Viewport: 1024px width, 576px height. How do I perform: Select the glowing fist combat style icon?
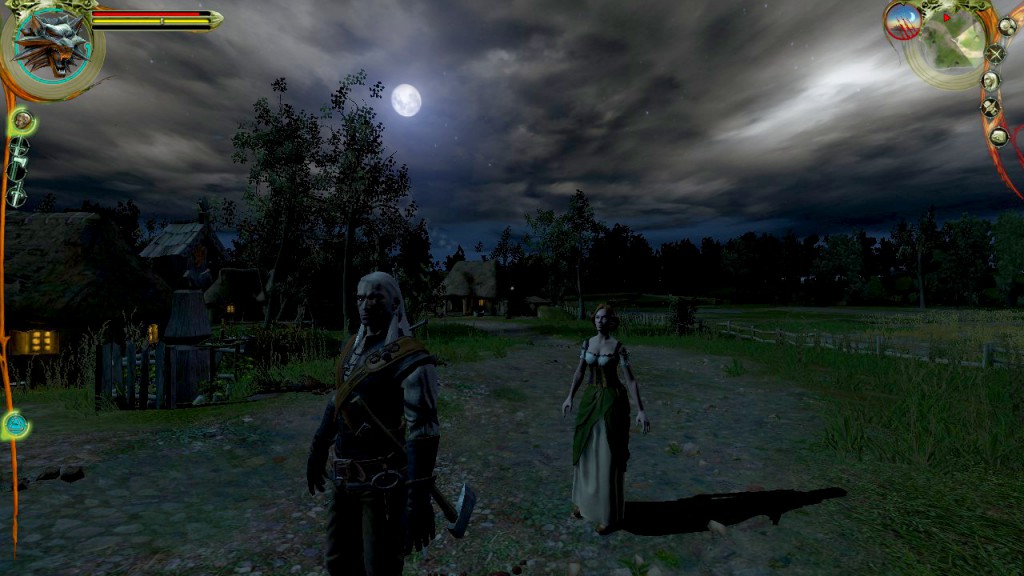tap(21, 122)
